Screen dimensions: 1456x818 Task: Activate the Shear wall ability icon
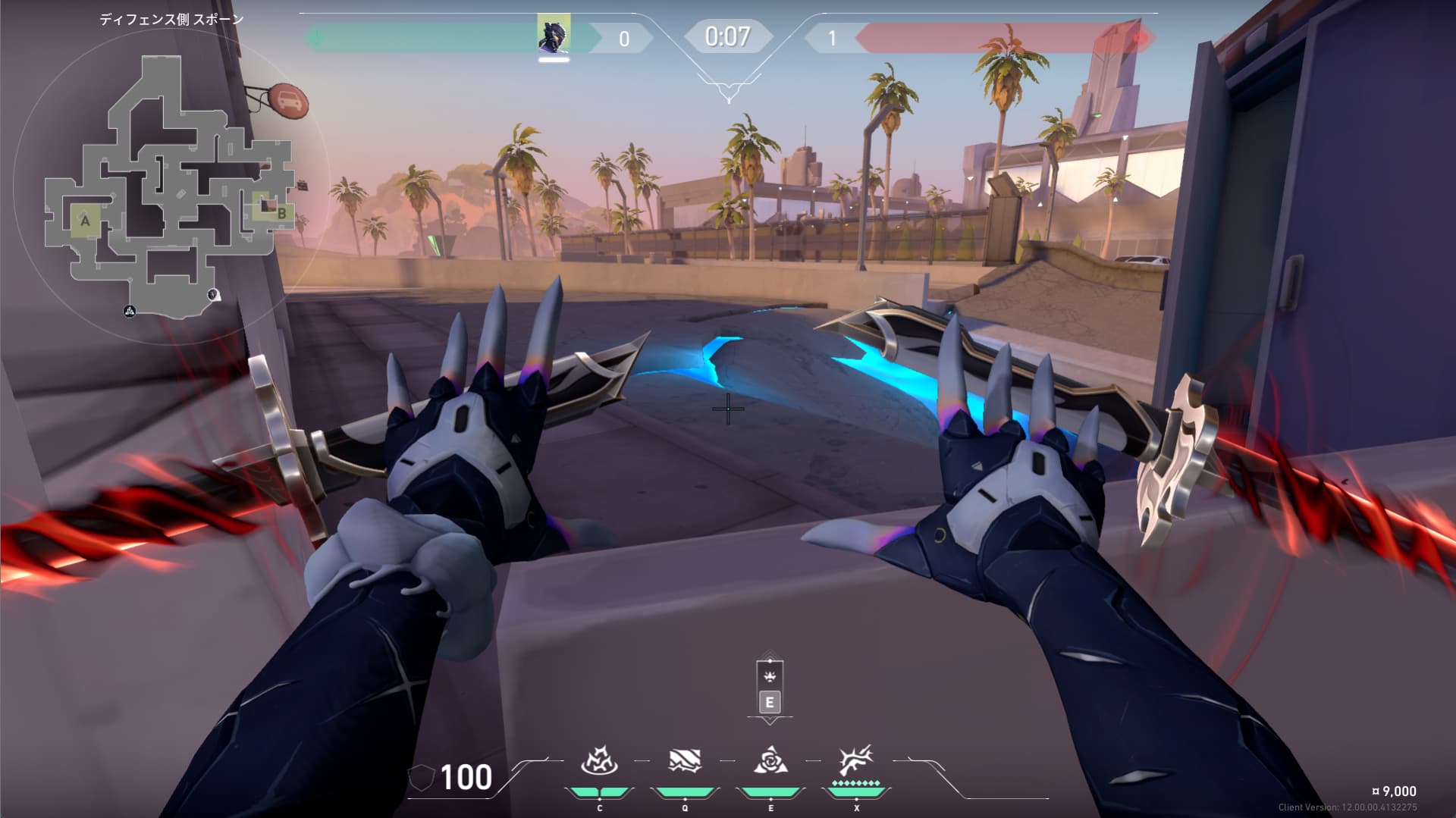click(685, 760)
